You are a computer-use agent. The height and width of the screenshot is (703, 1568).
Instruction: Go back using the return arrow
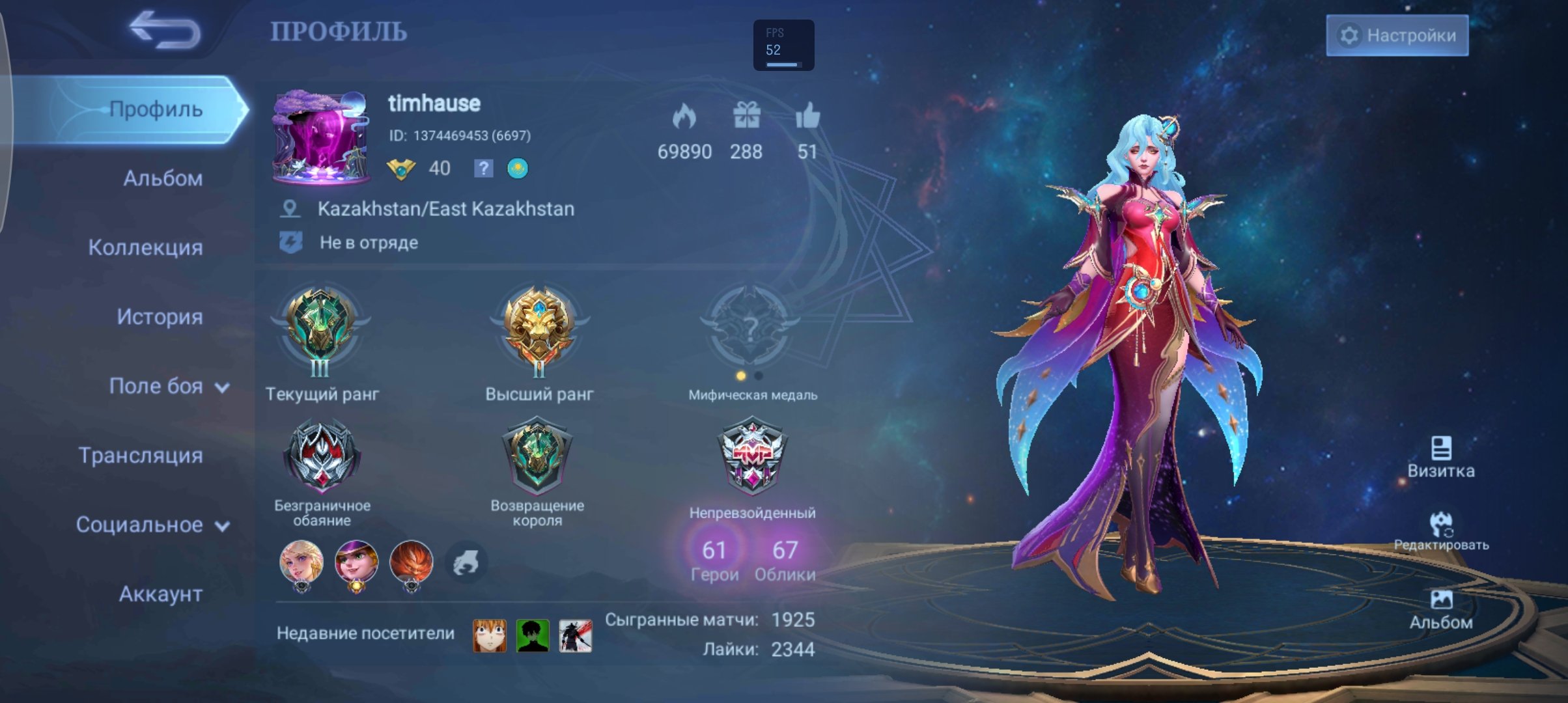click(x=165, y=30)
